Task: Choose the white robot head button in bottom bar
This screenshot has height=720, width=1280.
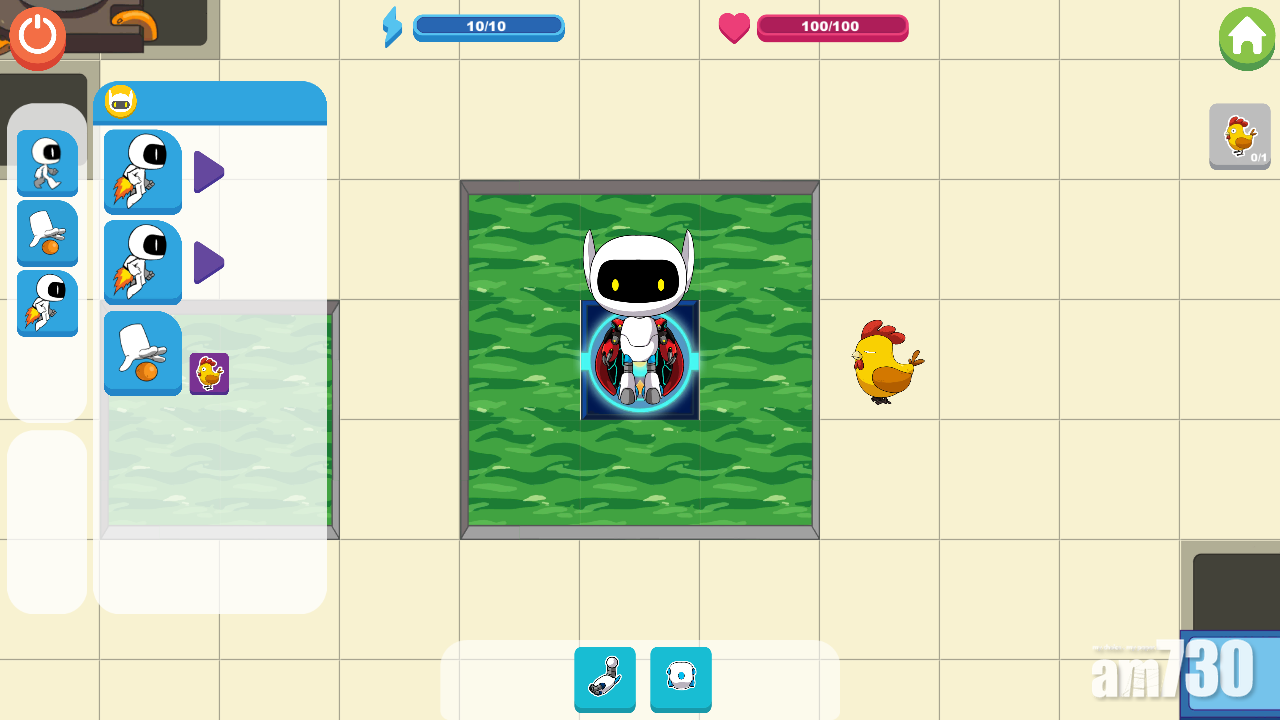Action: 681,678
